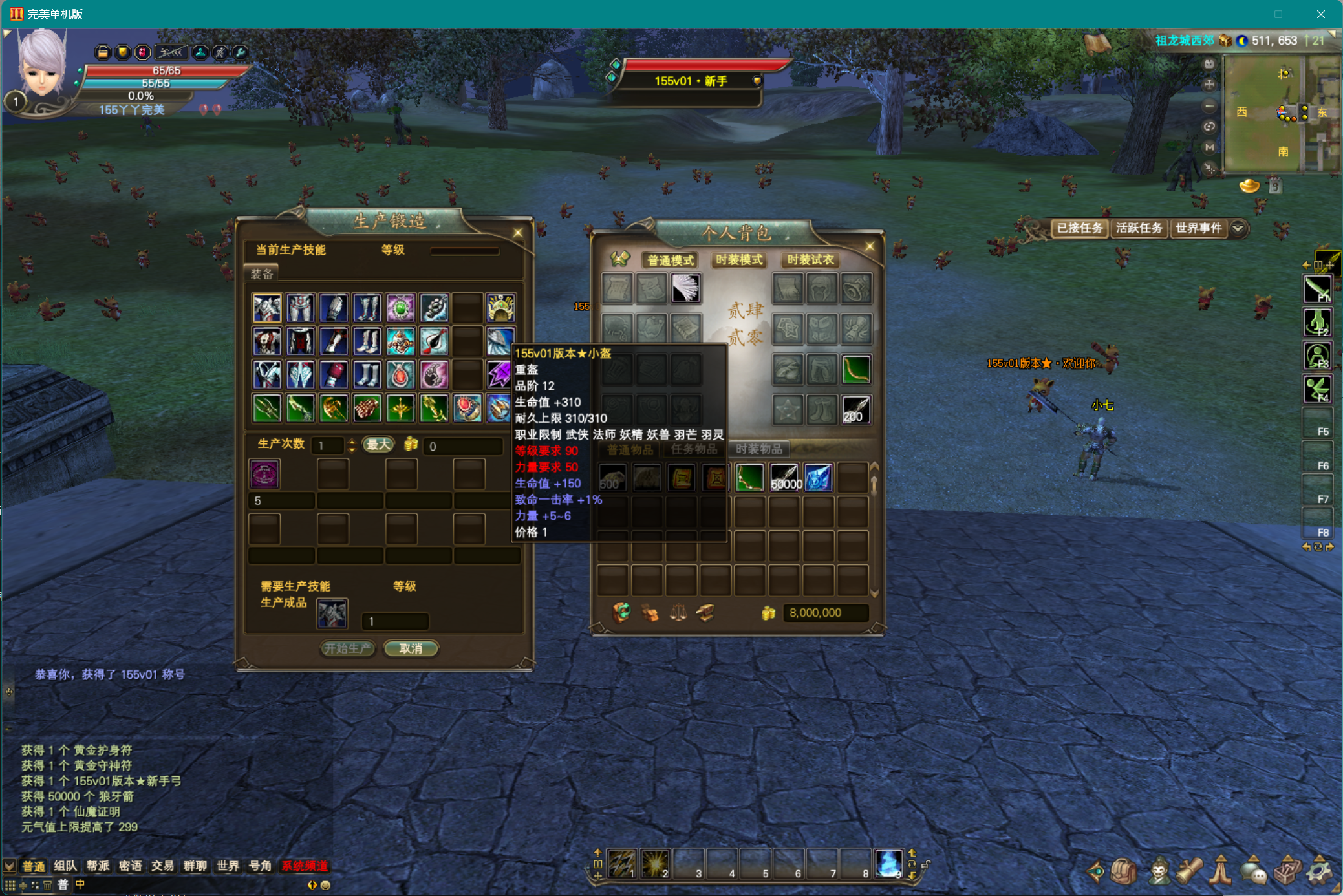This screenshot has width=1343, height=896.
Task: Select the red gem ring recipe
Action: point(467,409)
